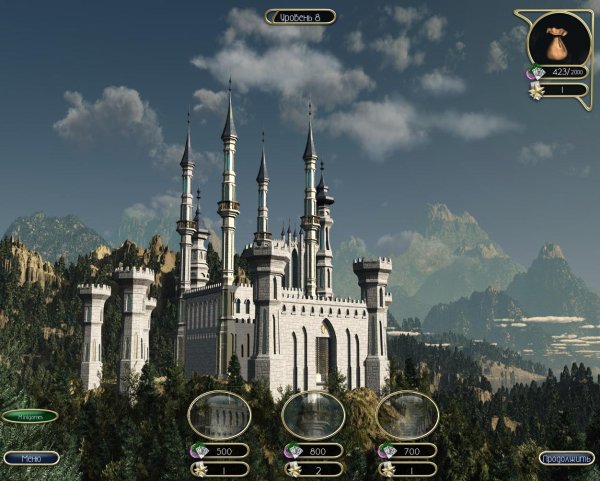The width and height of the screenshot is (600, 481).
Task: Open the Меню button
Action: tap(31, 458)
